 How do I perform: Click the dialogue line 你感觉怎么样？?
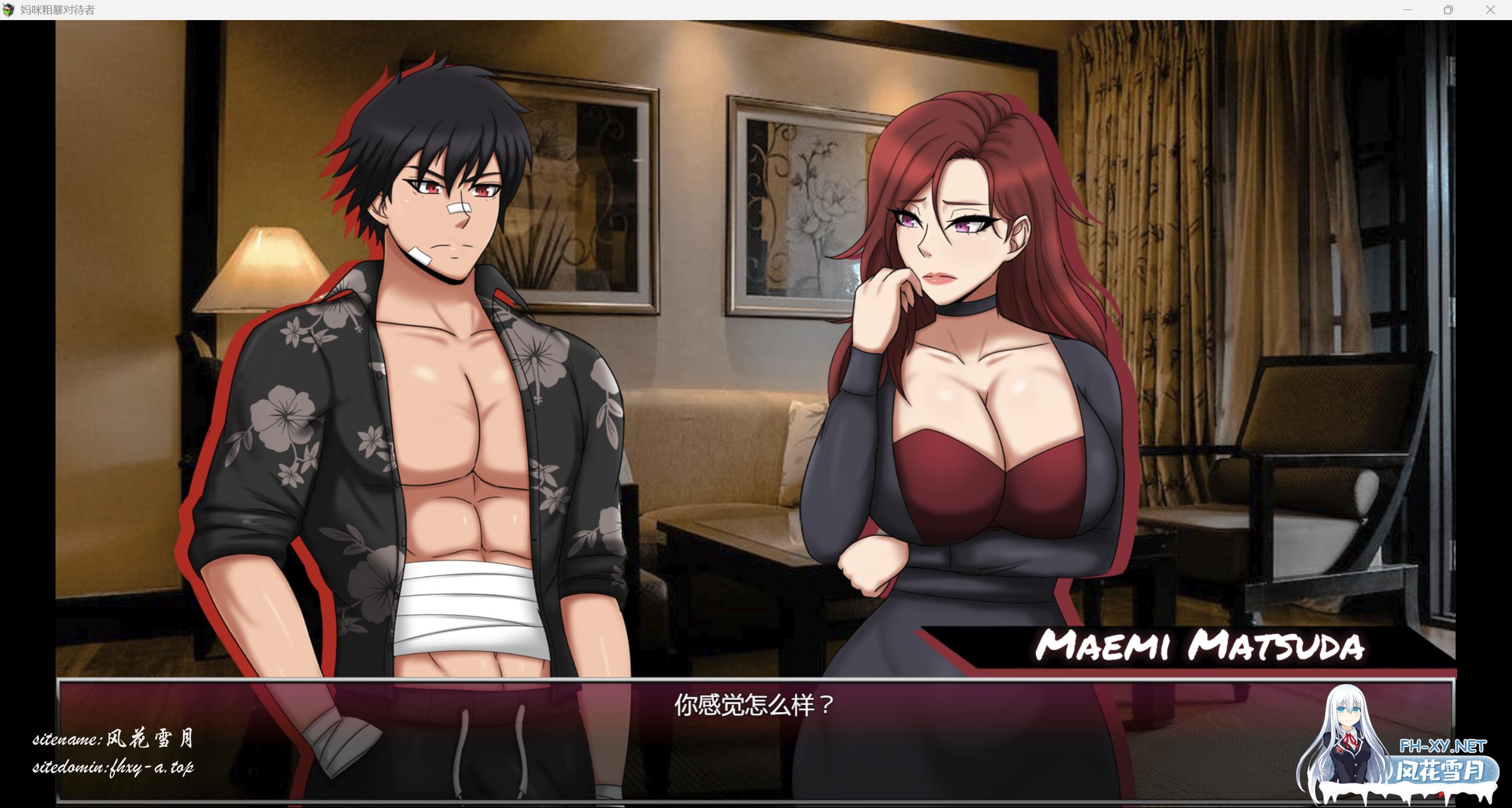tap(753, 705)
